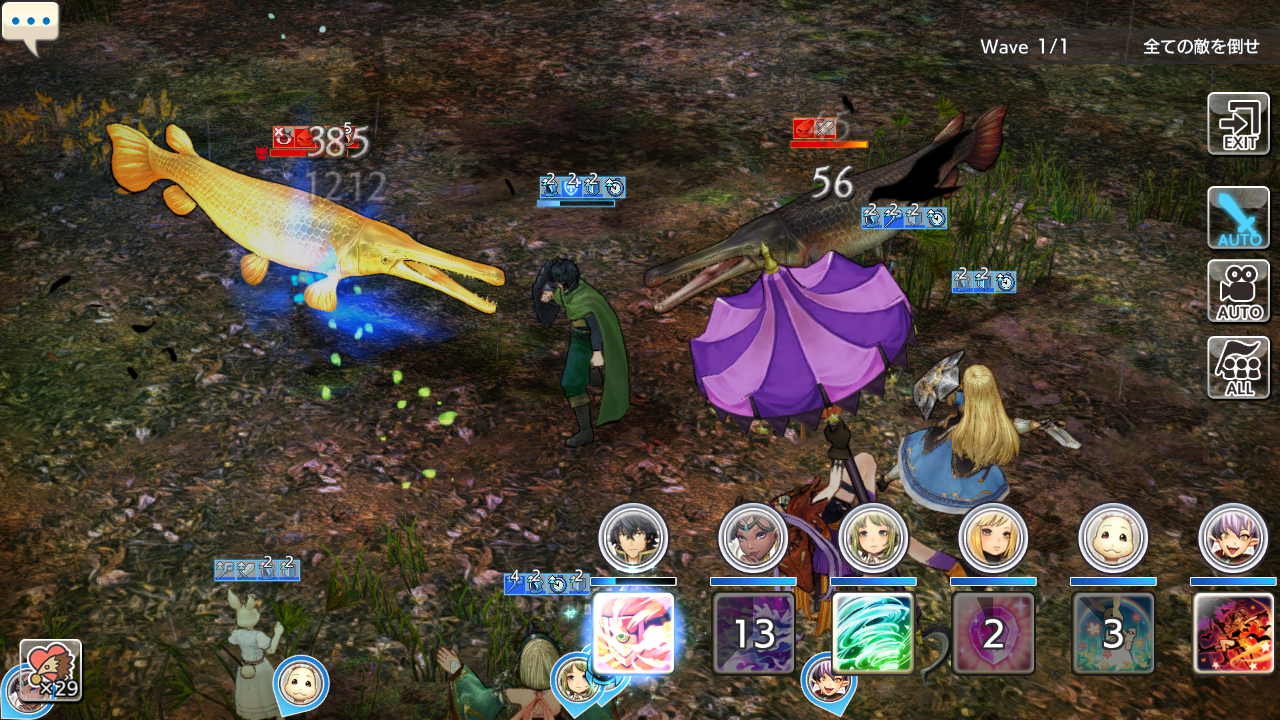
Task: Exit the battle with the EXIT button
Action: 1238,124
